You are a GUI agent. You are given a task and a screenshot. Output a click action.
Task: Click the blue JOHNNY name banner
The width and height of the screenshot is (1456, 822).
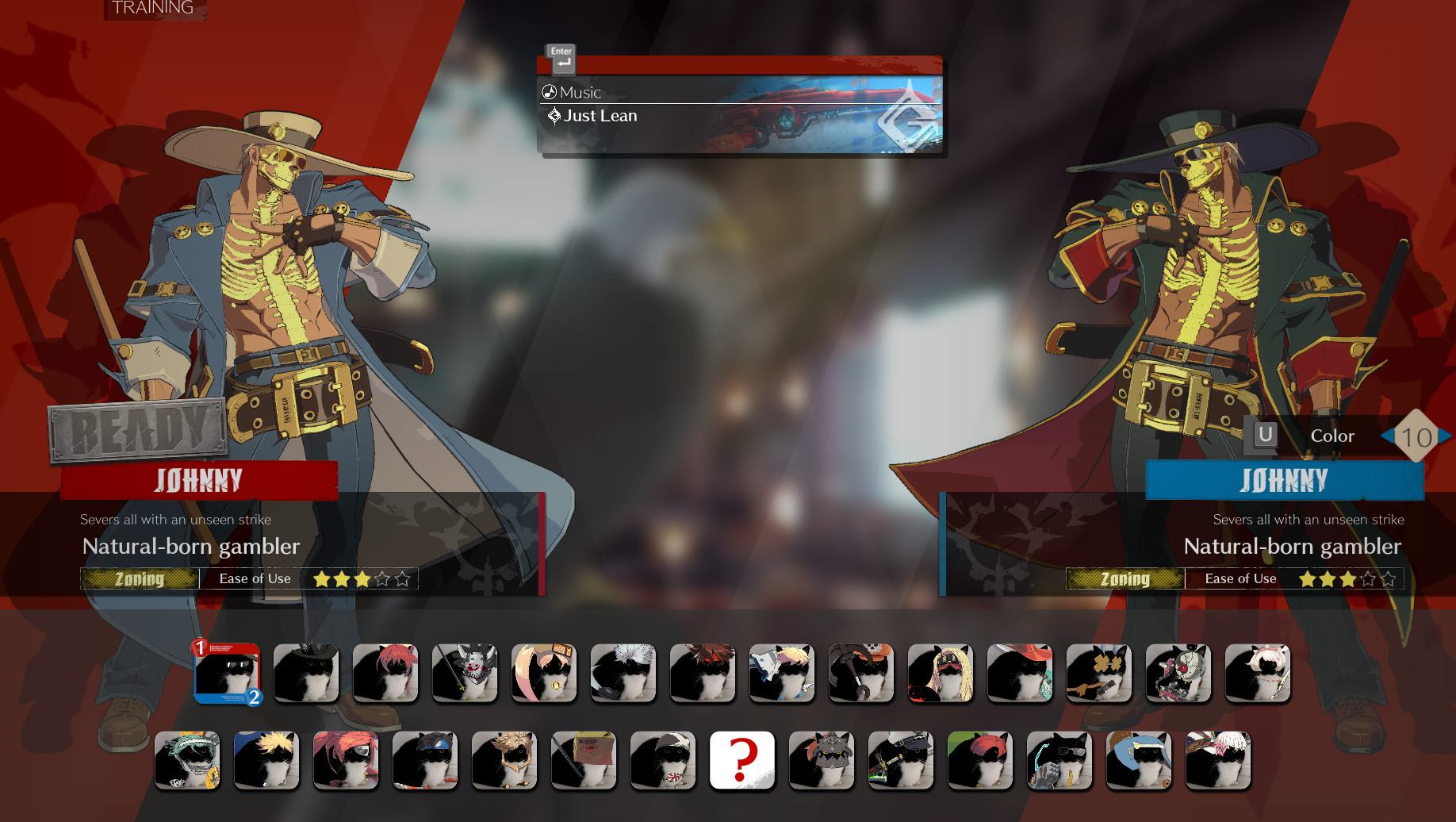tap(1285, 480)
